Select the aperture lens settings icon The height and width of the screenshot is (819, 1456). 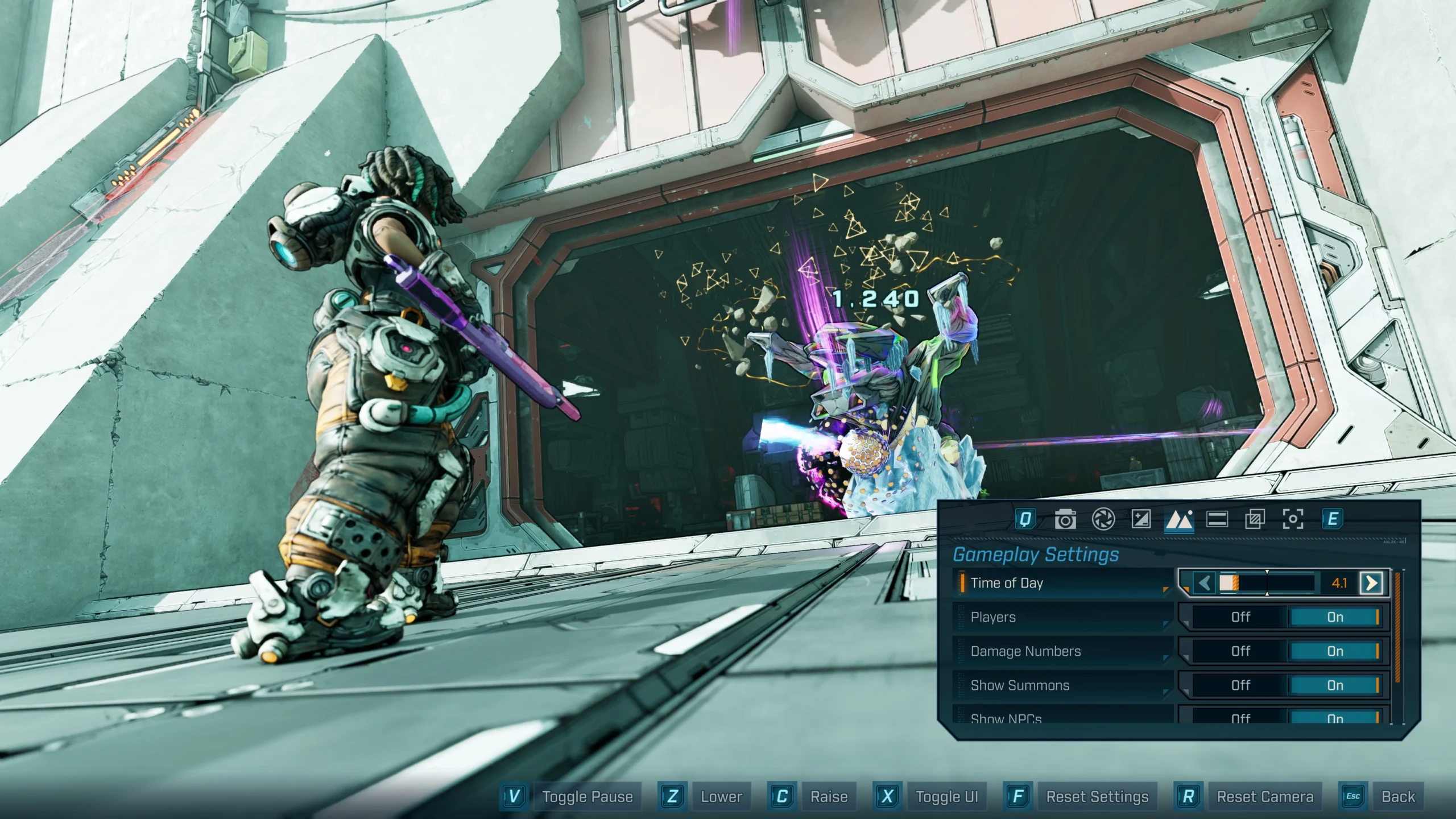[1103, 519]
